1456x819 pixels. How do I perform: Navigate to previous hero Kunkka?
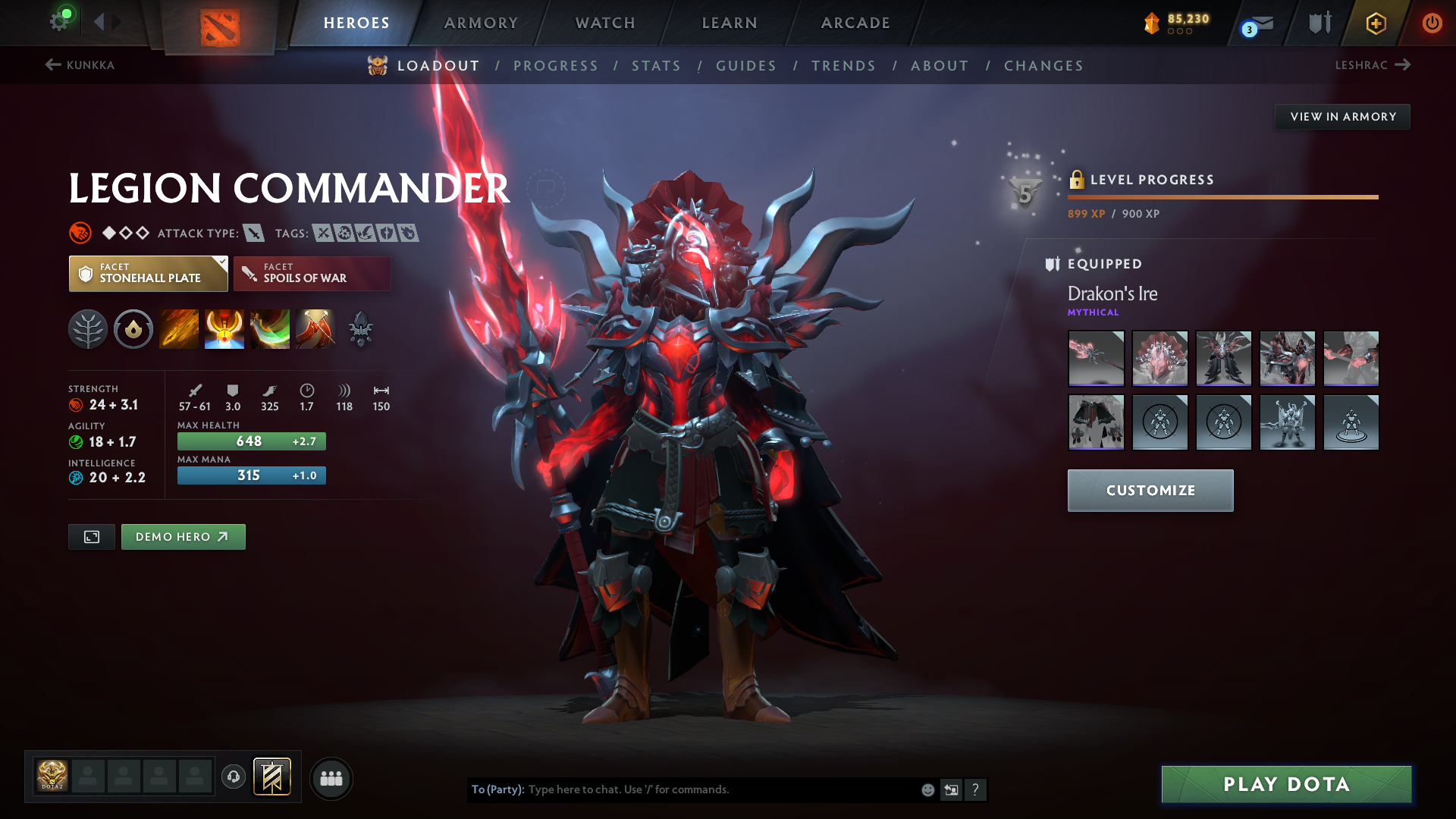click(x=80, y=65)
